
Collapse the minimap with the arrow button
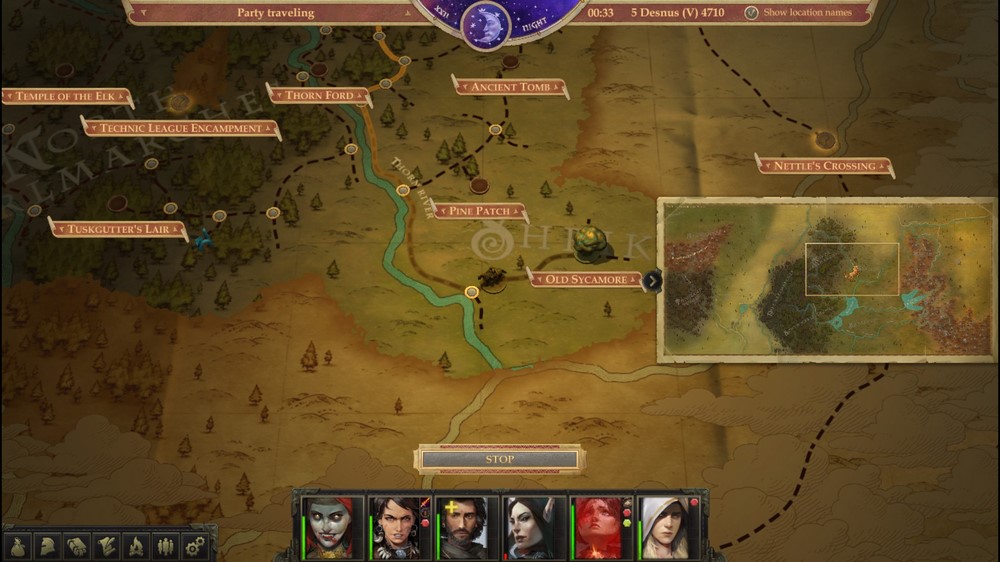tap(652, 281)
